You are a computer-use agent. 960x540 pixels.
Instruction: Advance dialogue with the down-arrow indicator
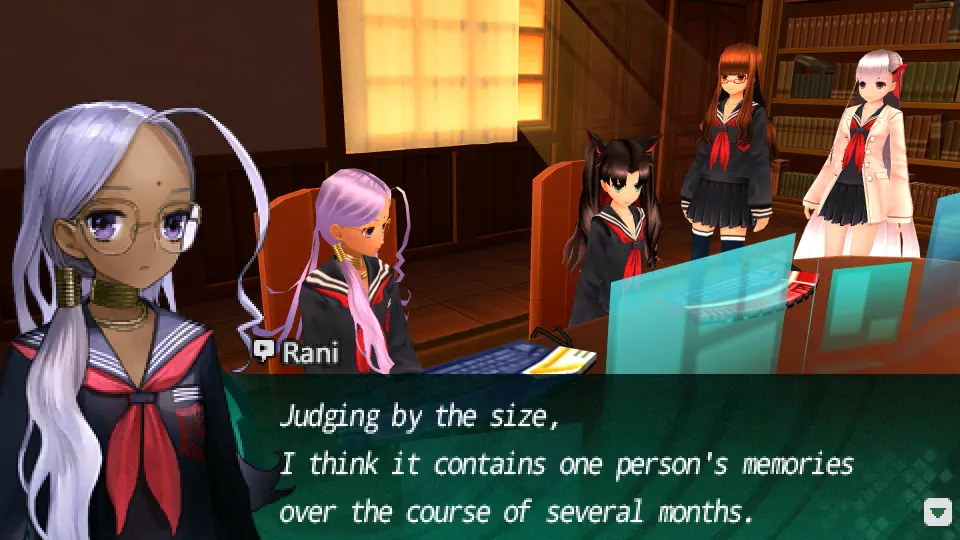[x=937, y=513]
